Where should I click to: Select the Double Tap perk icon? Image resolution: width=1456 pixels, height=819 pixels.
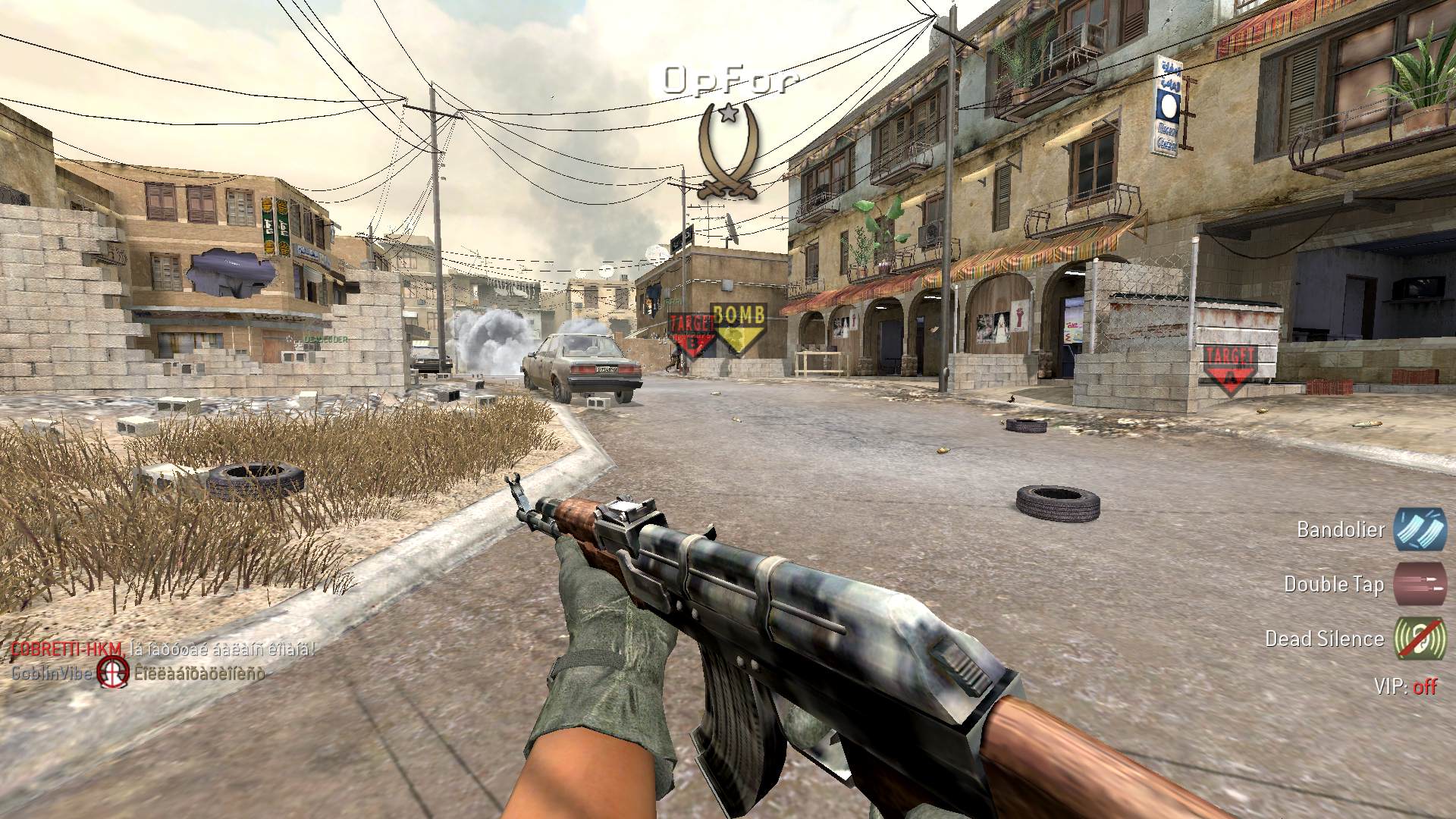pos(1420,584)
